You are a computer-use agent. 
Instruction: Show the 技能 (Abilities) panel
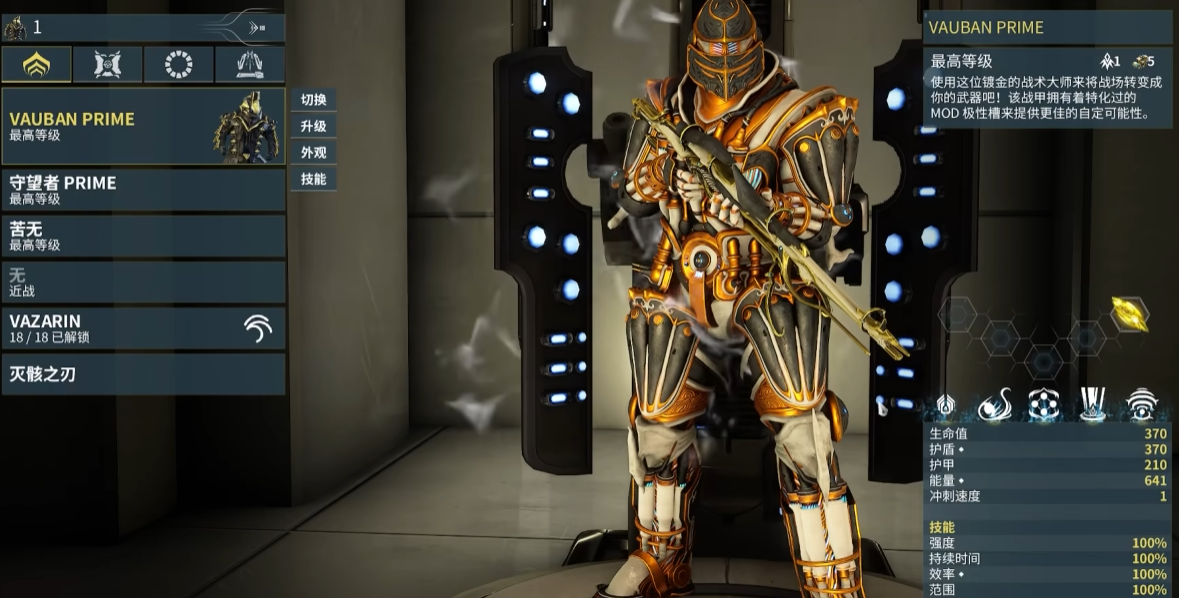point(314,179)
